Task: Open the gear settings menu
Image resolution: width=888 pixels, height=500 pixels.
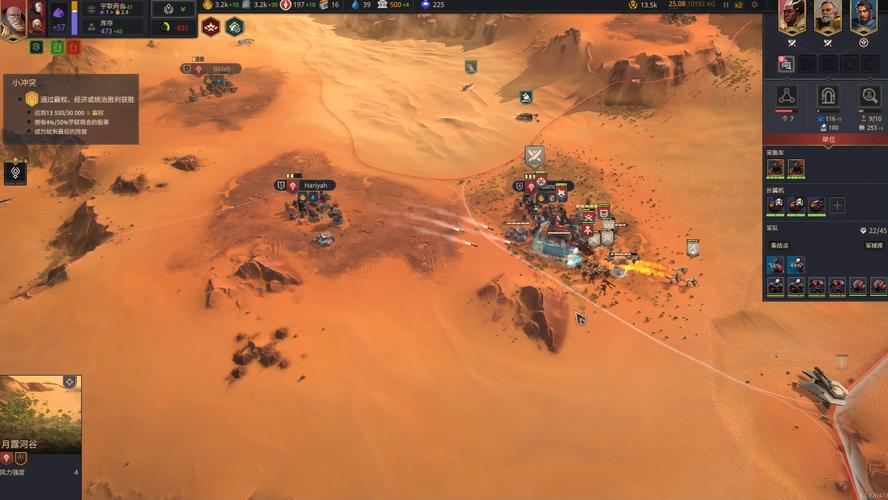Action: (753, 5)
